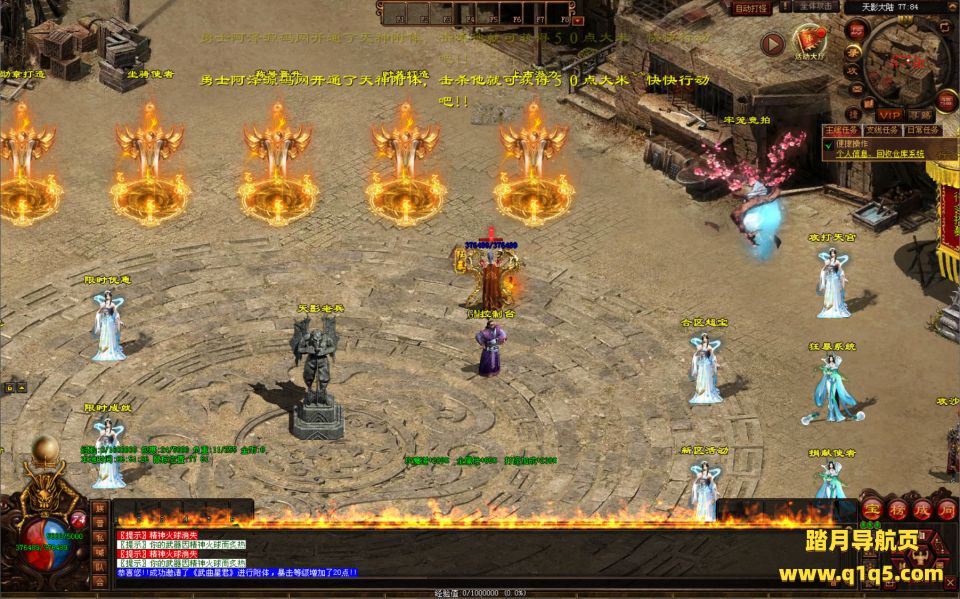Click the round 问 help button
The width and height of the screenshot is (960, 599).
(946, 510)
